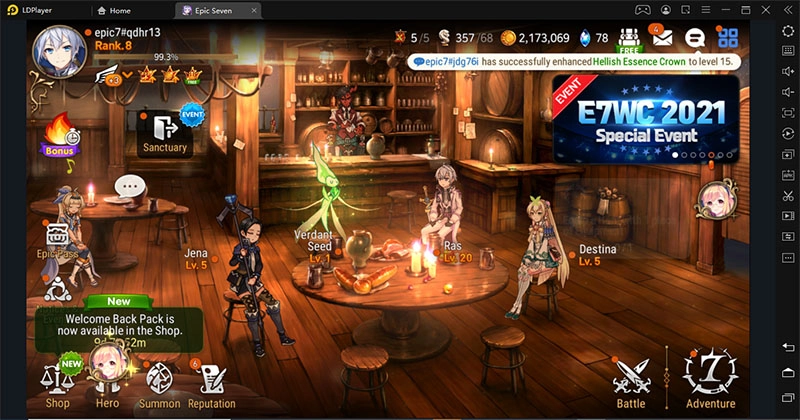Tap the gold coin currency icon
This screenshot has height=420, width=800.
coord(508,38)
